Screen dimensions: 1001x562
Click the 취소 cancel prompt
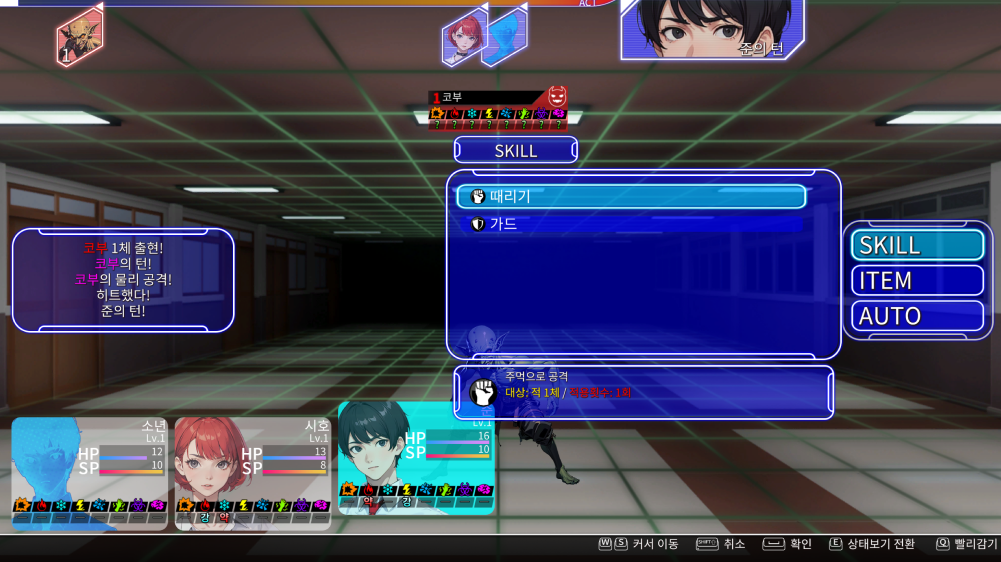721,544
